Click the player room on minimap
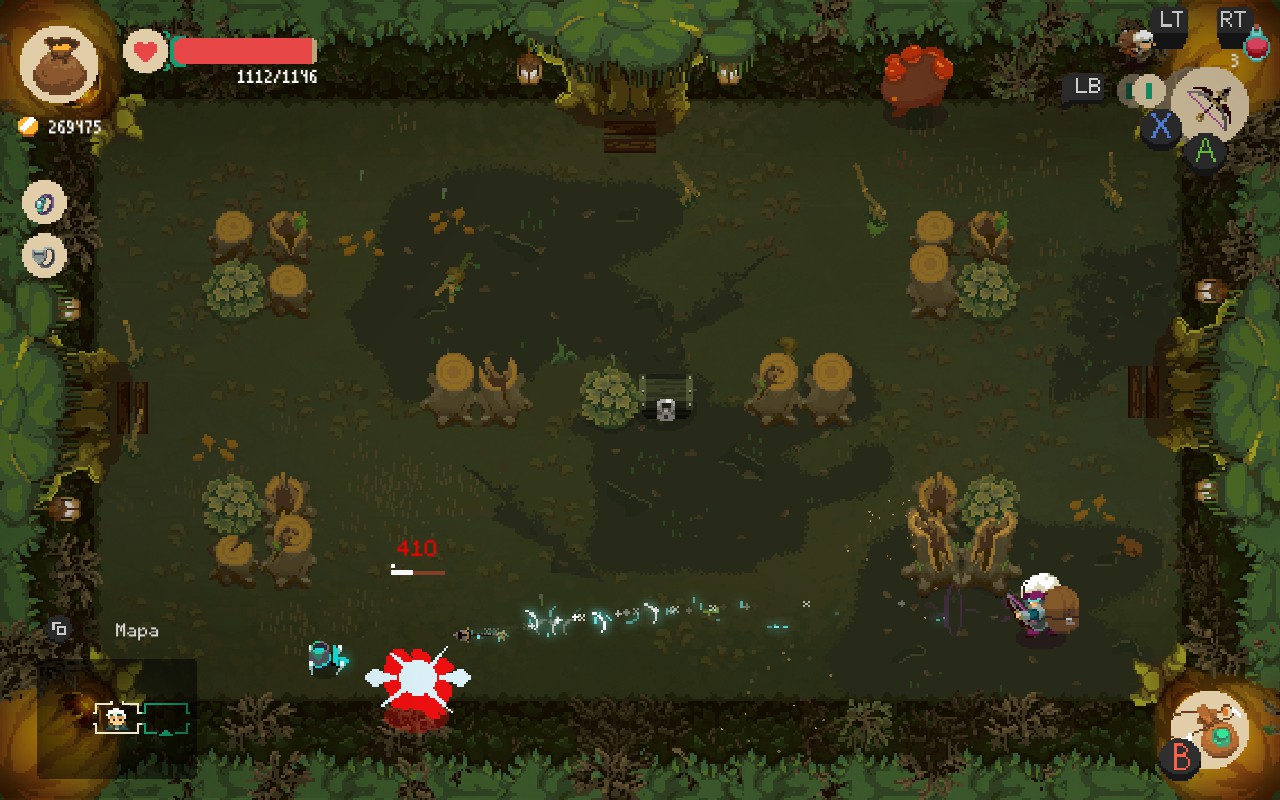Viewport: 1280px width, 800px height. point(117,717)
